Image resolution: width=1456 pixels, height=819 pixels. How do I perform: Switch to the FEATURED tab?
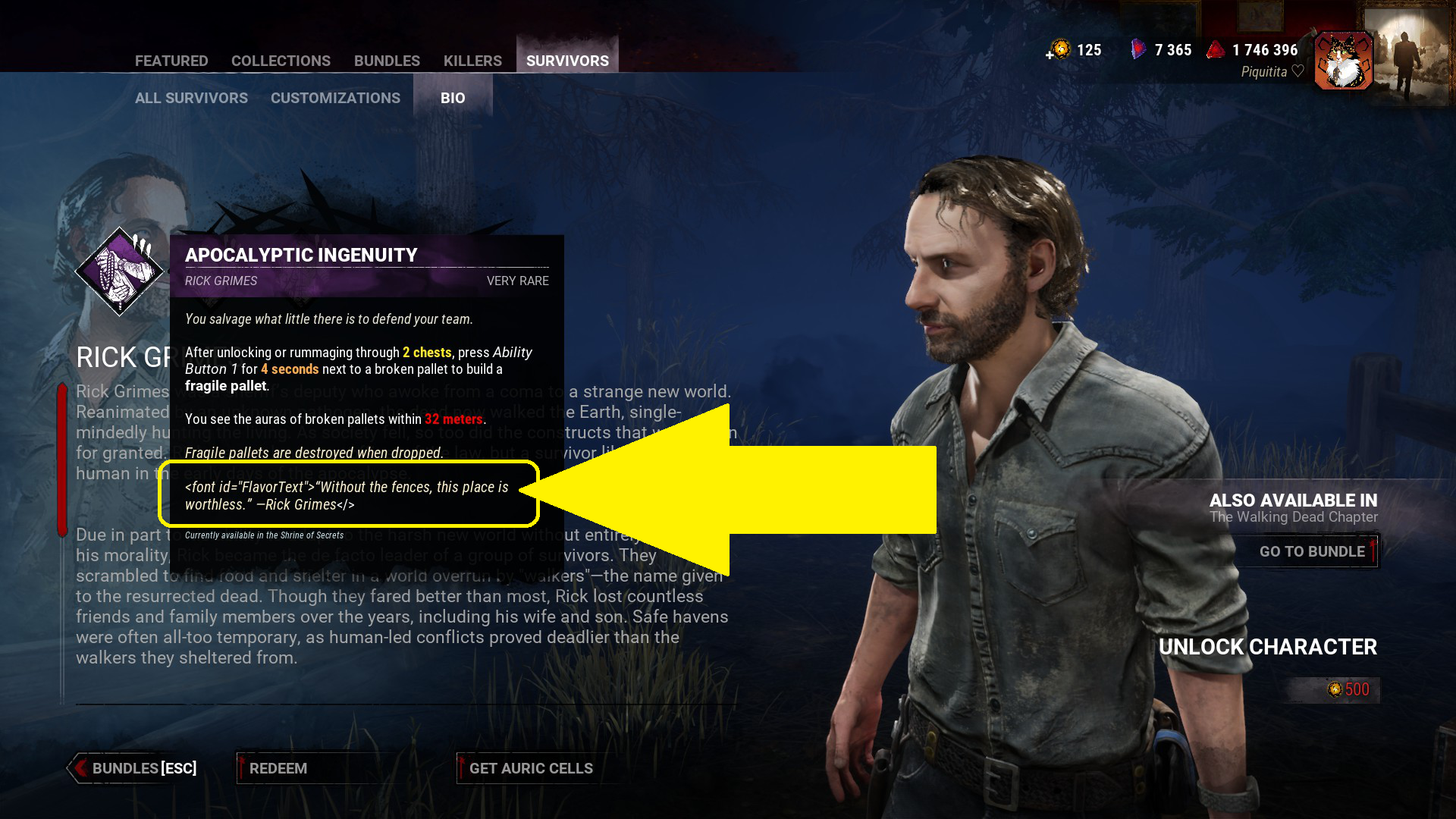tap(171, 61)
